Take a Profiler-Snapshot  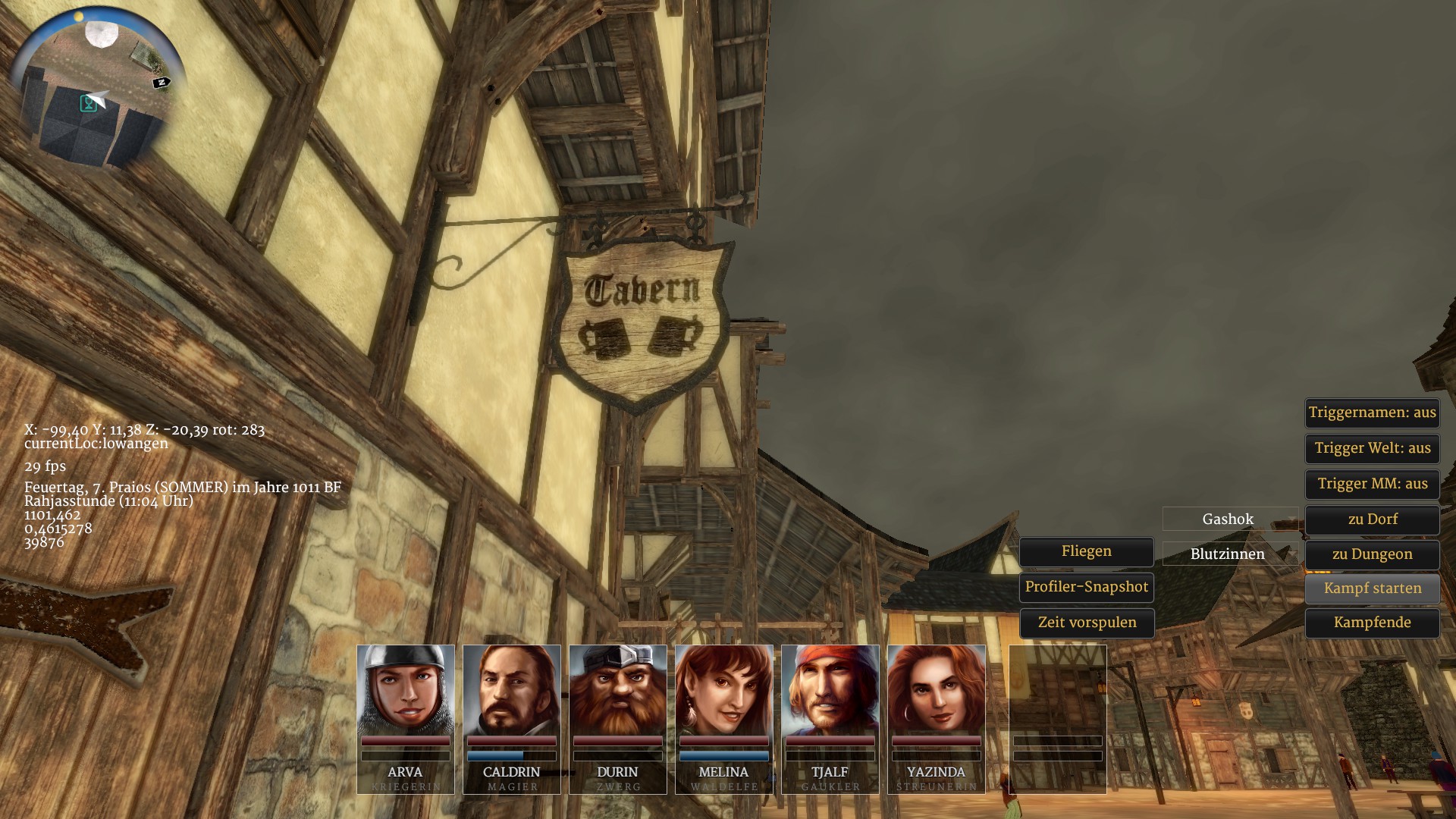pos(1086,588)
